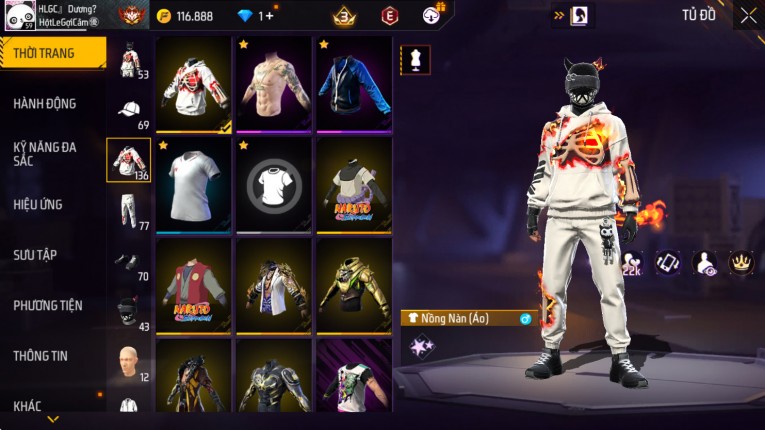Open the Phương Tiện tab

point(48,305)
